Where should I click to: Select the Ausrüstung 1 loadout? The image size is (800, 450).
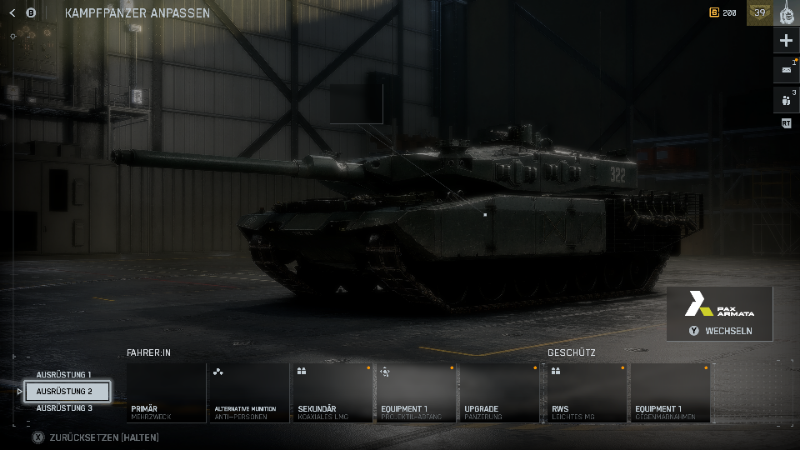tap(64, 374)
